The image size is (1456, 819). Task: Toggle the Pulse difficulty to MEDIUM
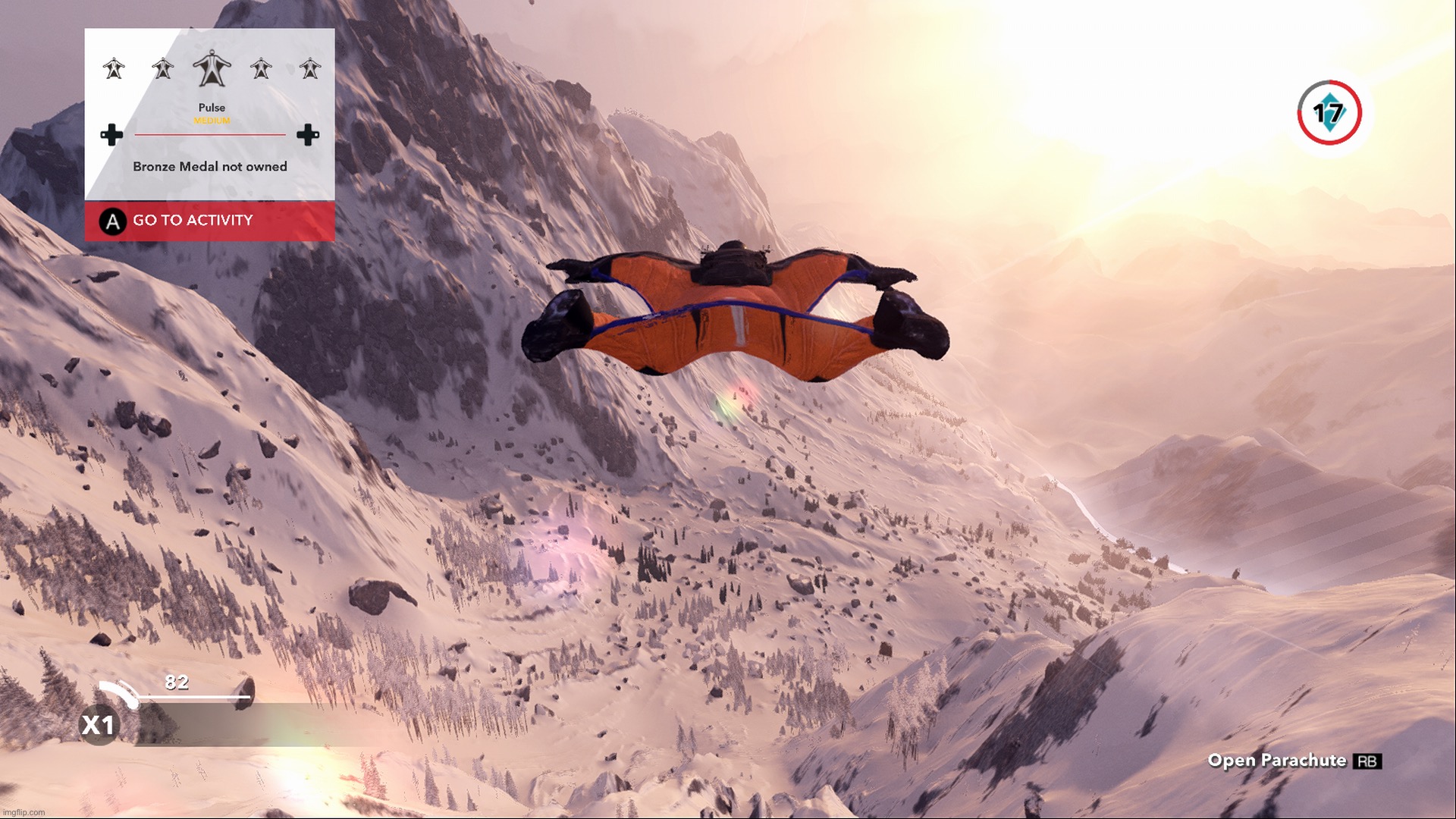pos(212,119)
